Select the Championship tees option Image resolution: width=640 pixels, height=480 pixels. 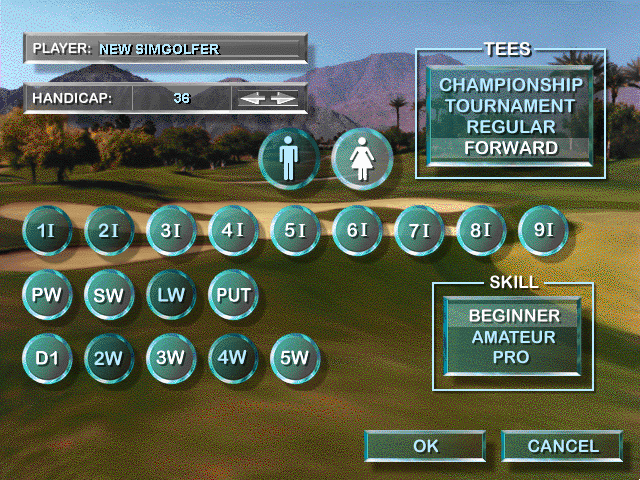[510, 84]
